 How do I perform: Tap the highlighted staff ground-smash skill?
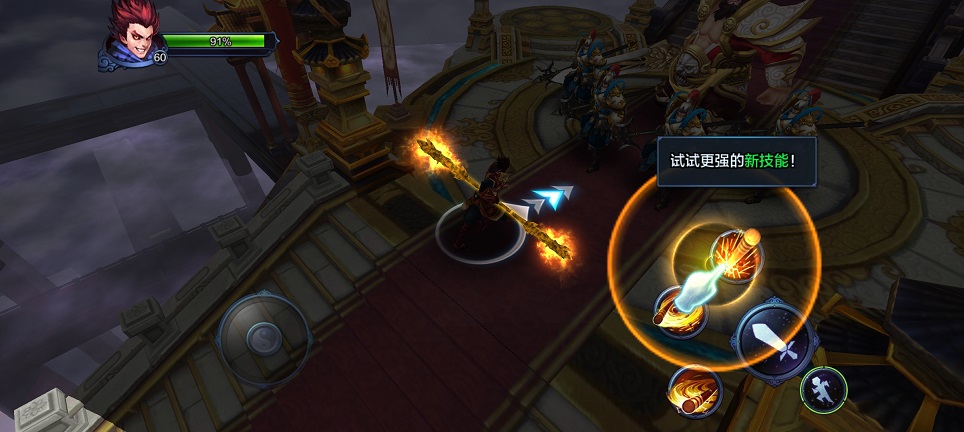tap(736, 257)
